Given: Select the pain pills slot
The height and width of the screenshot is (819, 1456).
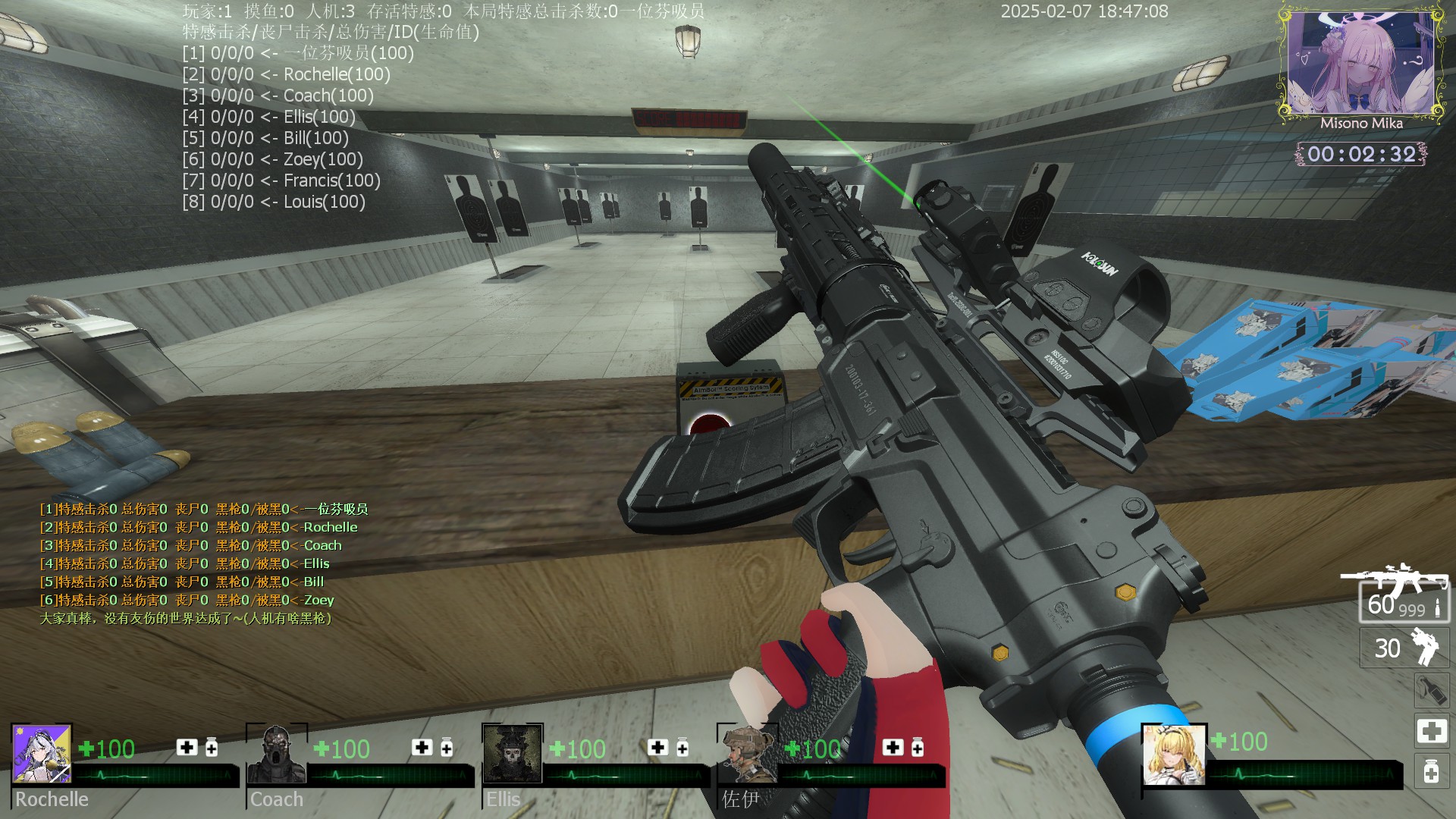Looking at the screenshot, I should point(1431,772).
